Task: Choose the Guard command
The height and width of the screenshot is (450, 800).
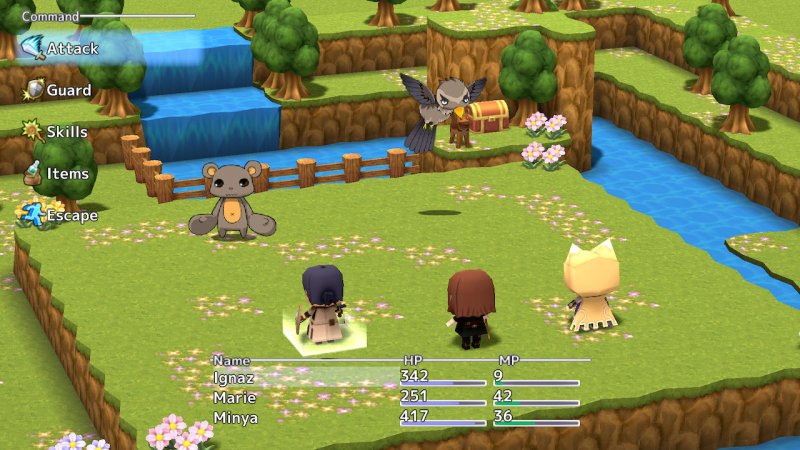Action: (68, 90)
